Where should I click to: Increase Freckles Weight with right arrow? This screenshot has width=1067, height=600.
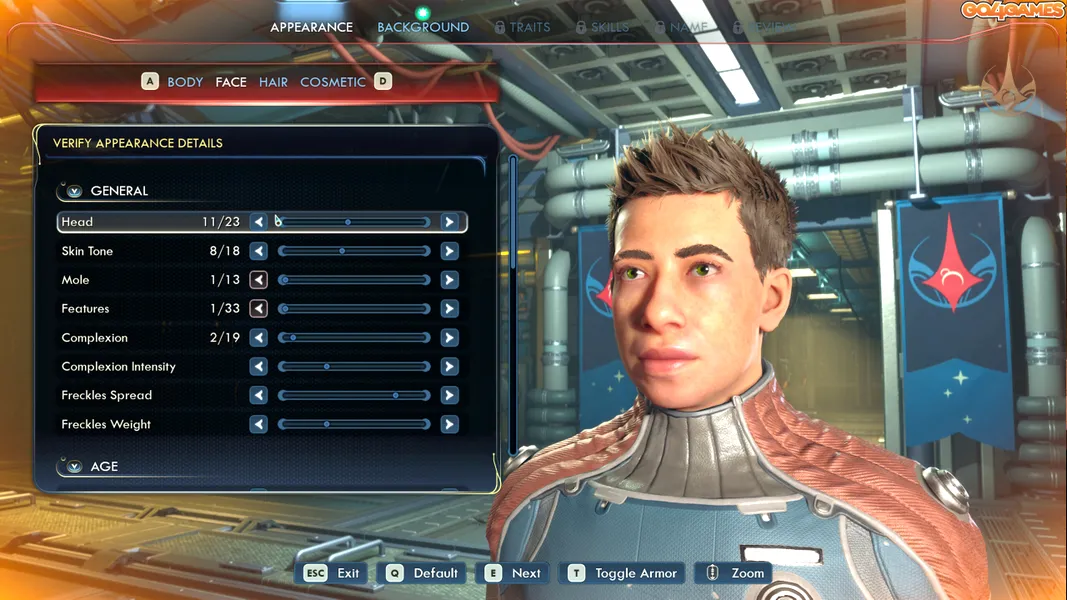tap(449, 425)
